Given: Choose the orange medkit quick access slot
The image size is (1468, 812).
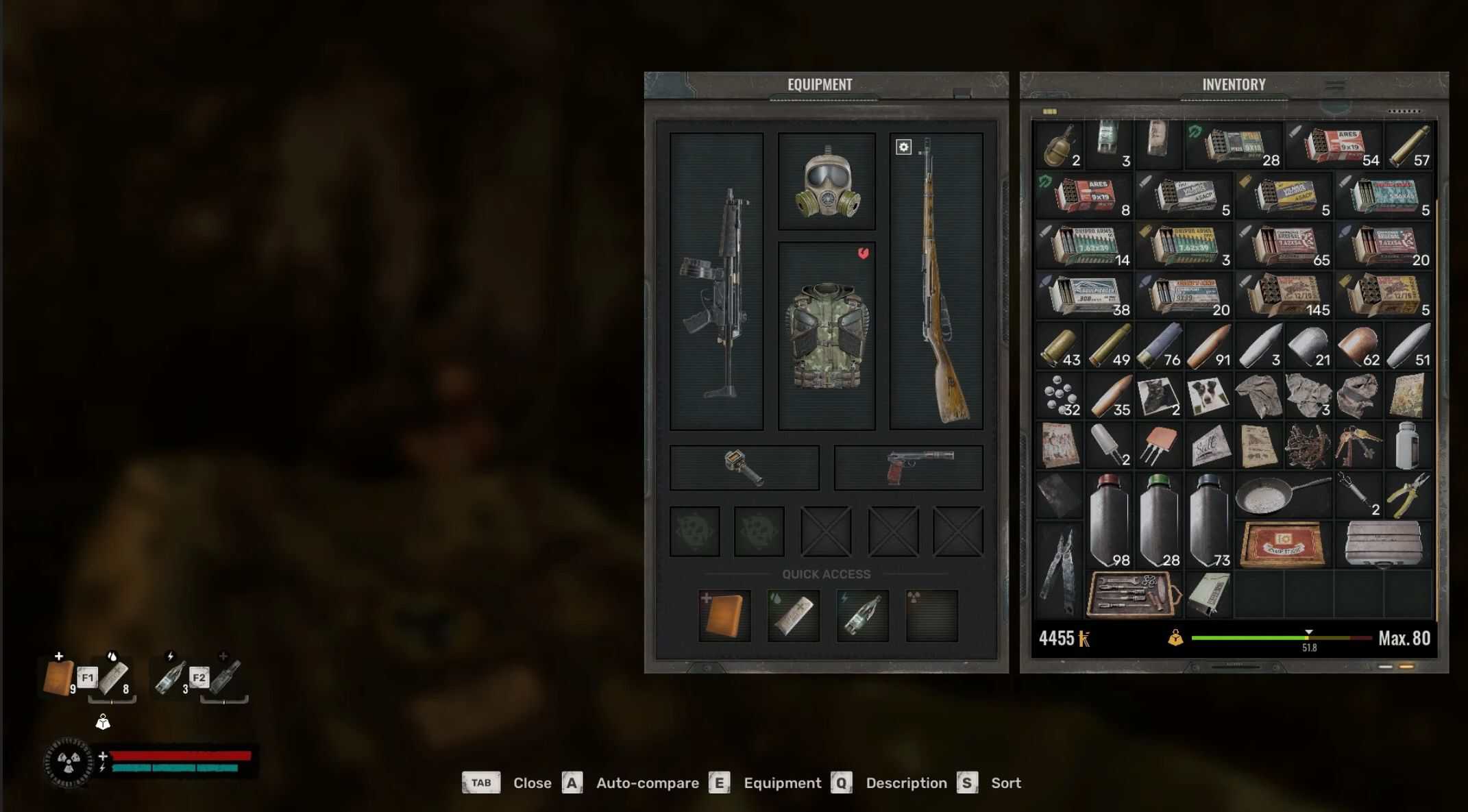Looking at the screenshot, I should point(725,615).
